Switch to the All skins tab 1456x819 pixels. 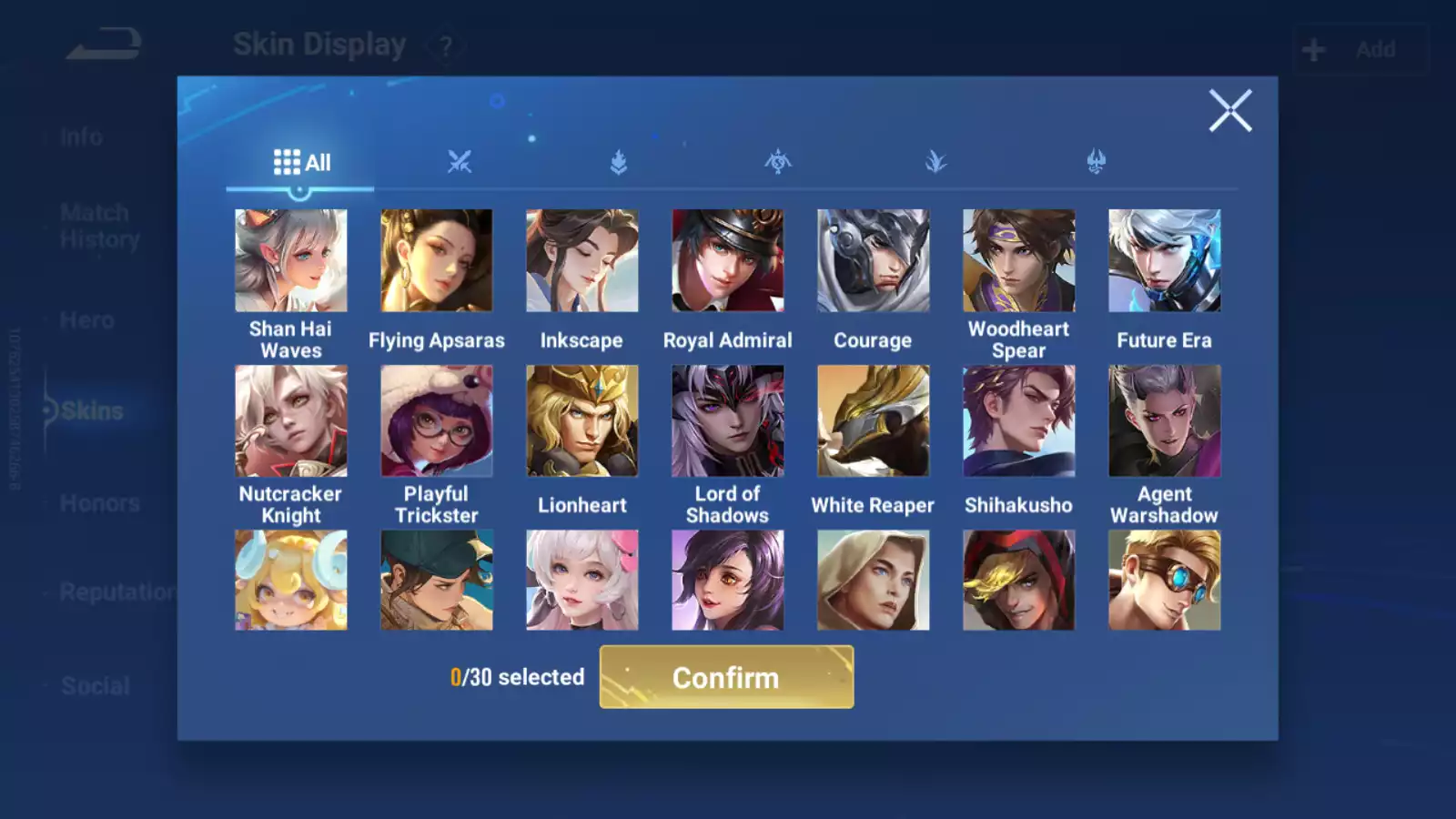pyautogui.click(x=301, y=163)
